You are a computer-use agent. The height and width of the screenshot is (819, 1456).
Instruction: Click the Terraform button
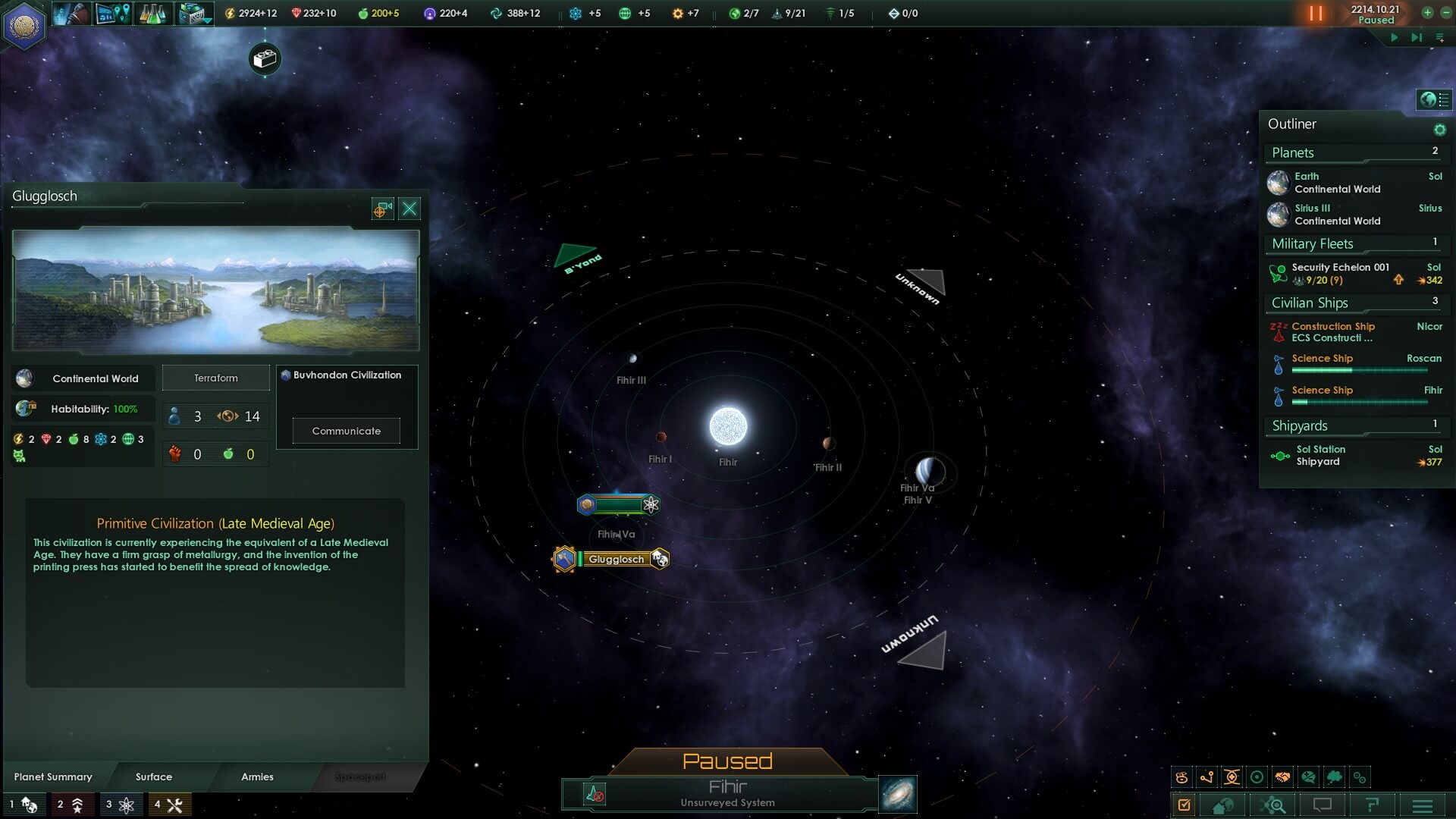pyautogui.click(x=216, y=378)
